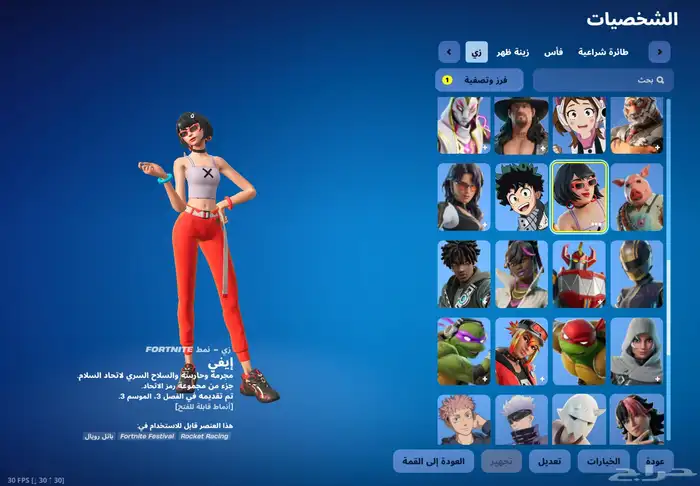
Task: Switch to the فأس pickaxe tab
Action: coord(553,51)
